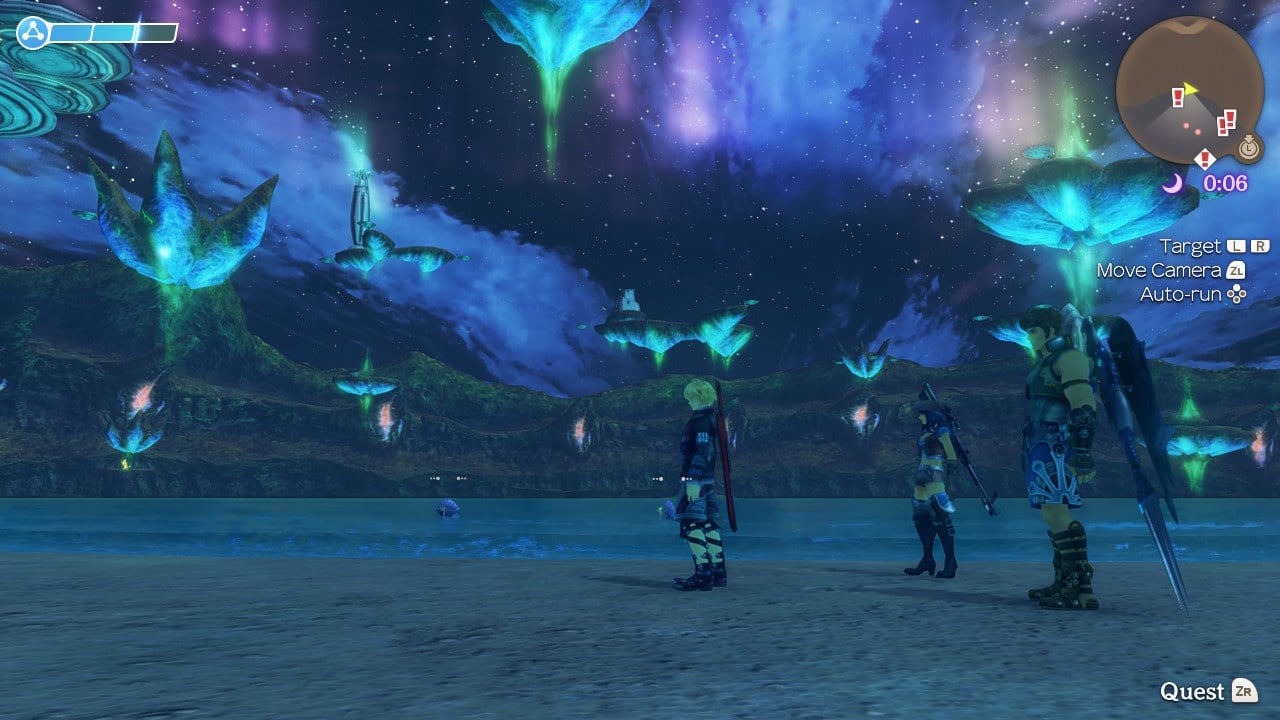
Task: Select the Target option label
Action: pyautogui.click(x=1190, y=246)
